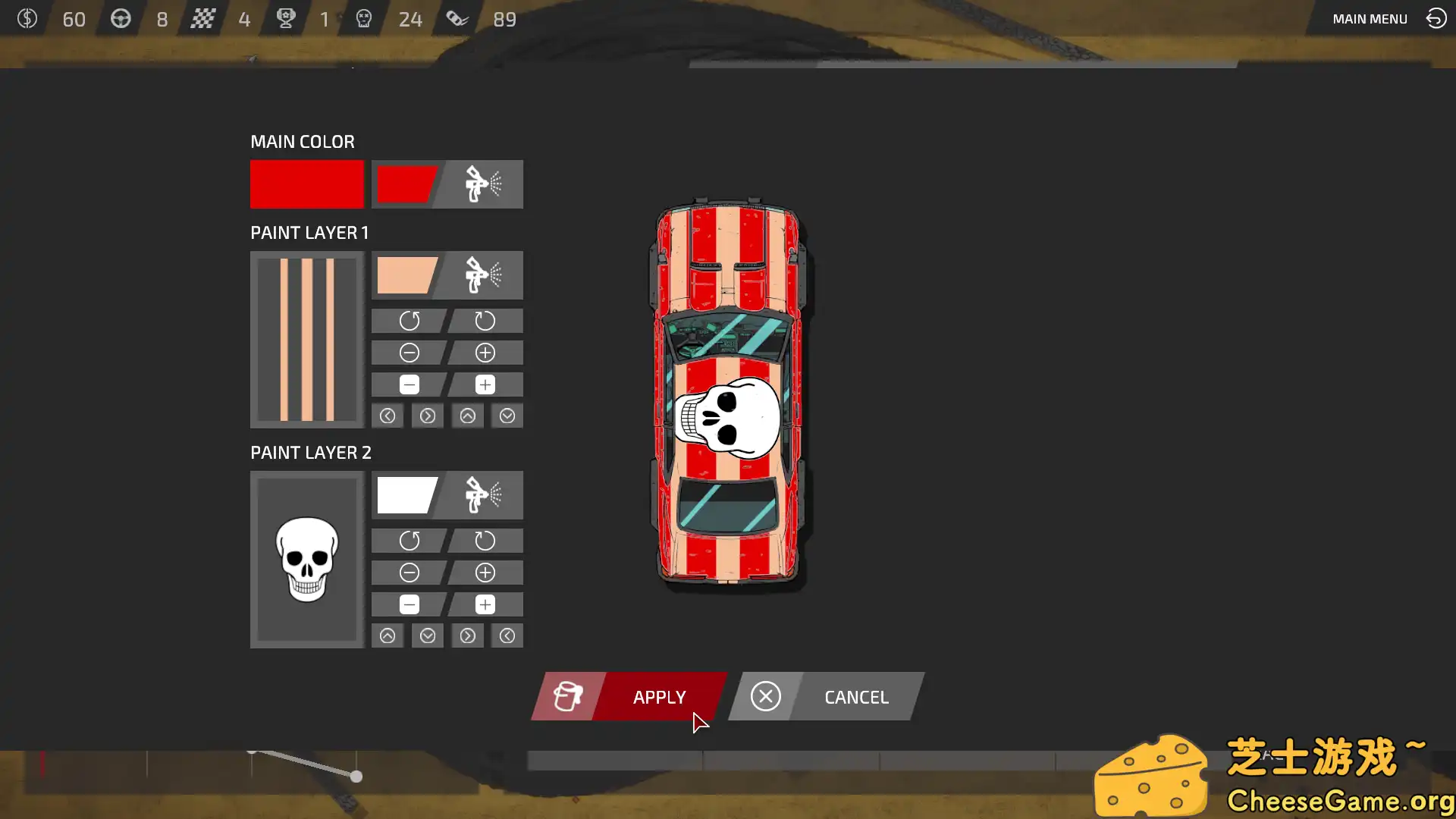Click the checkered flag icon next to 4
The width and height of the screenshot is (1456, 819).
[202, 19]
